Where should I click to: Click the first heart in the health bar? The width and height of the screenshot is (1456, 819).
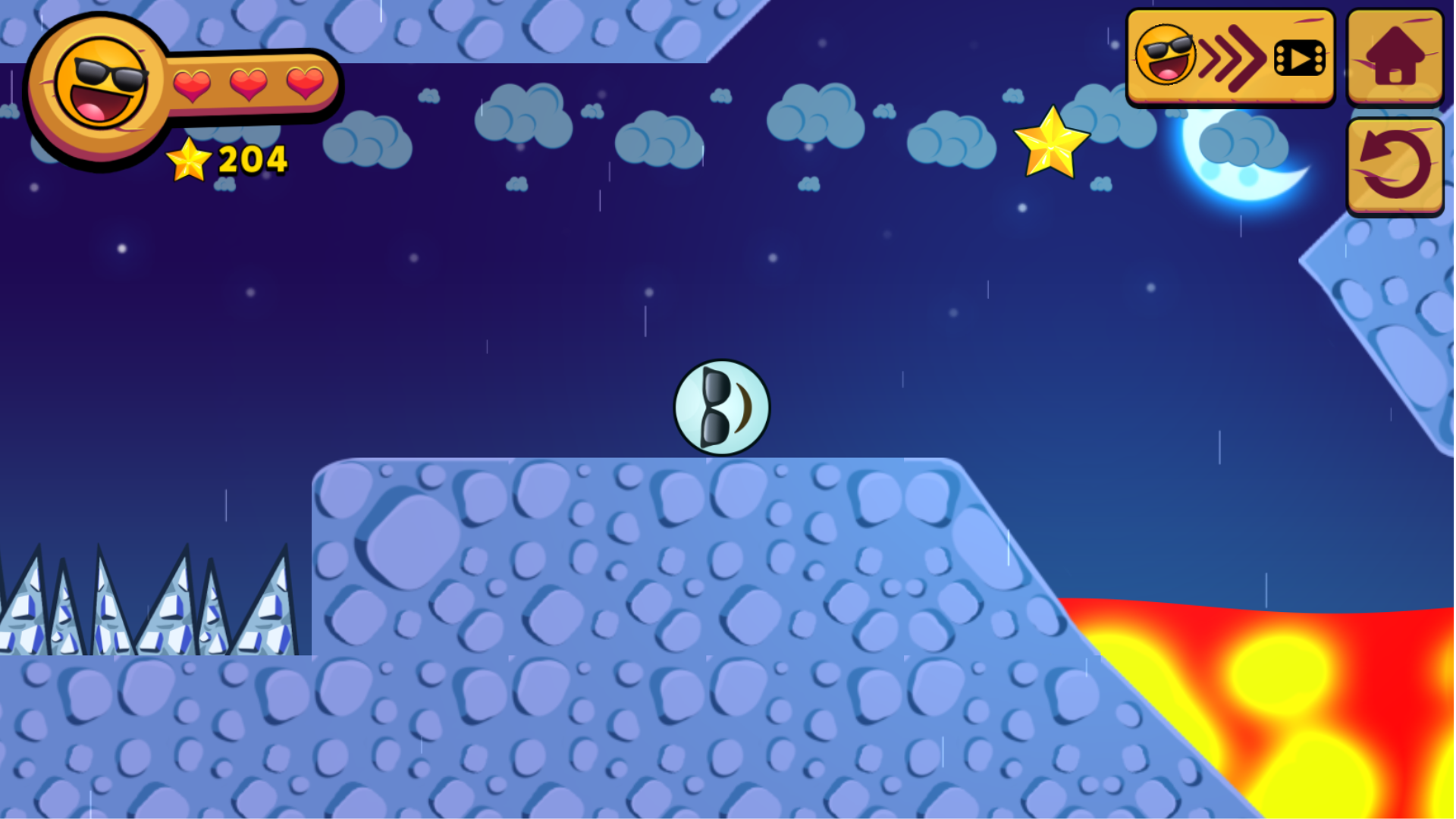pyautogui.click(x=190, y=83)
